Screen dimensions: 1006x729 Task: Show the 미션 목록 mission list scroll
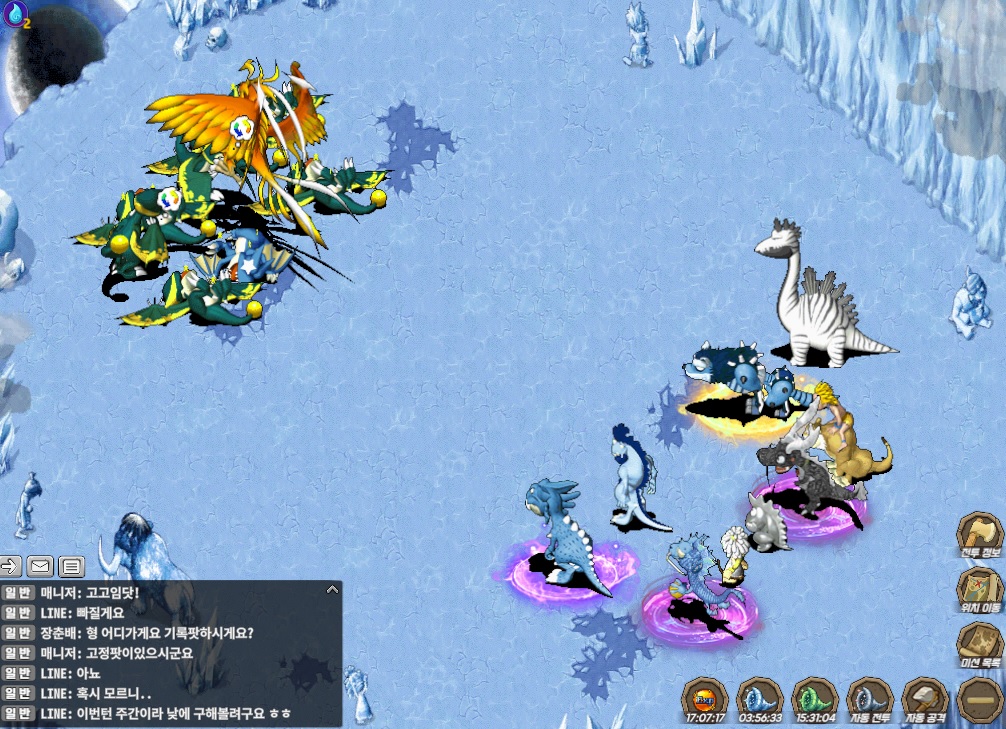point(979,644)
